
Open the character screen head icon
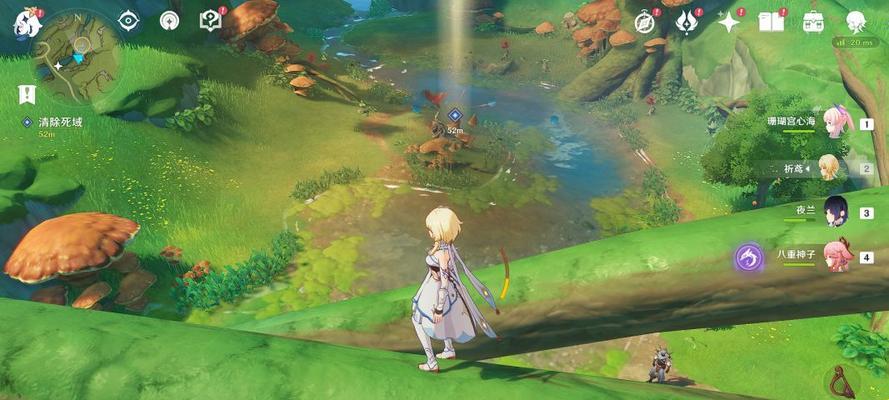point(856,21)
